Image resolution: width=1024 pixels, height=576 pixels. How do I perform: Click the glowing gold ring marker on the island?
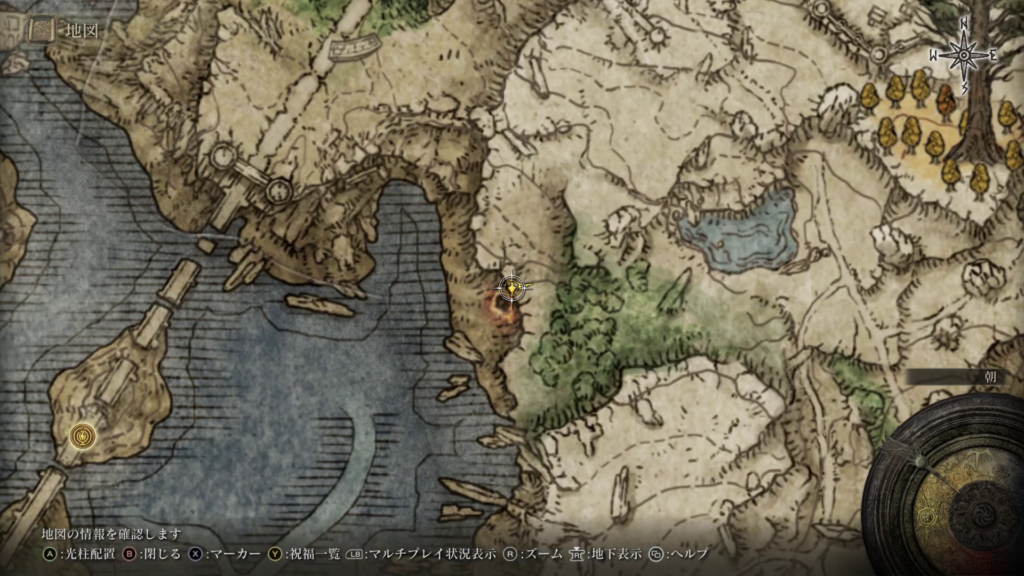[82, 435]
